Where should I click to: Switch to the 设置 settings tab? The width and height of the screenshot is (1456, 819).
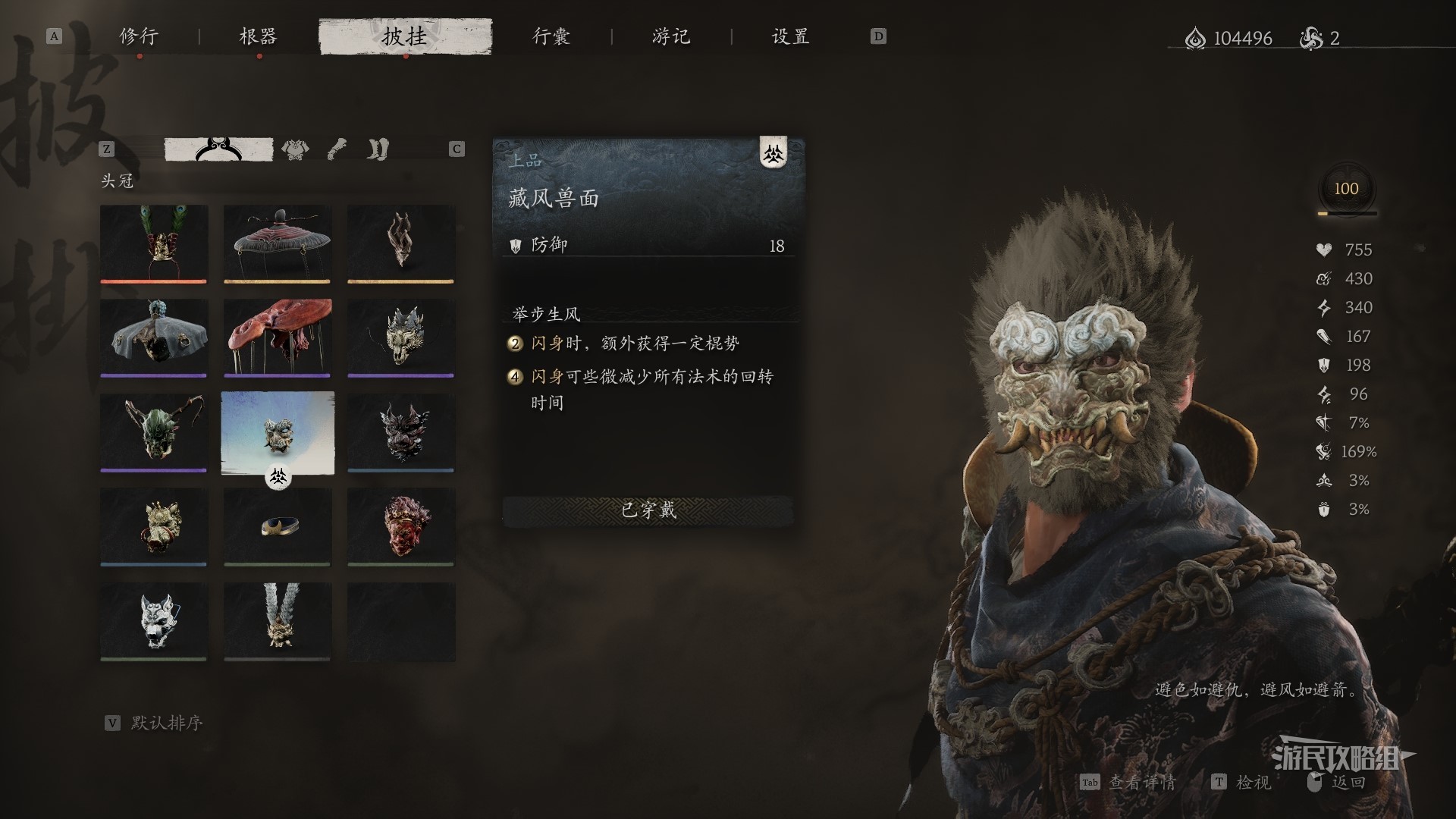click(790, 36)
